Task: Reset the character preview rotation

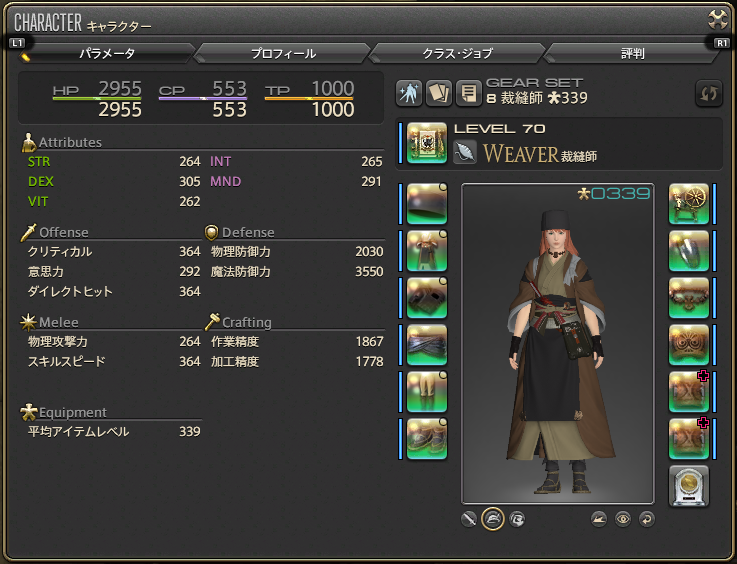Action: (x=647, y=519)
